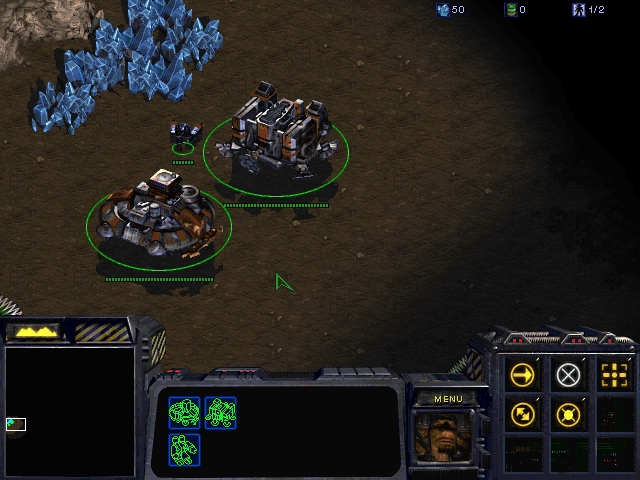This screenshot has height=480, width=640.
Task: Choose the Attack command
Action: 614,375
